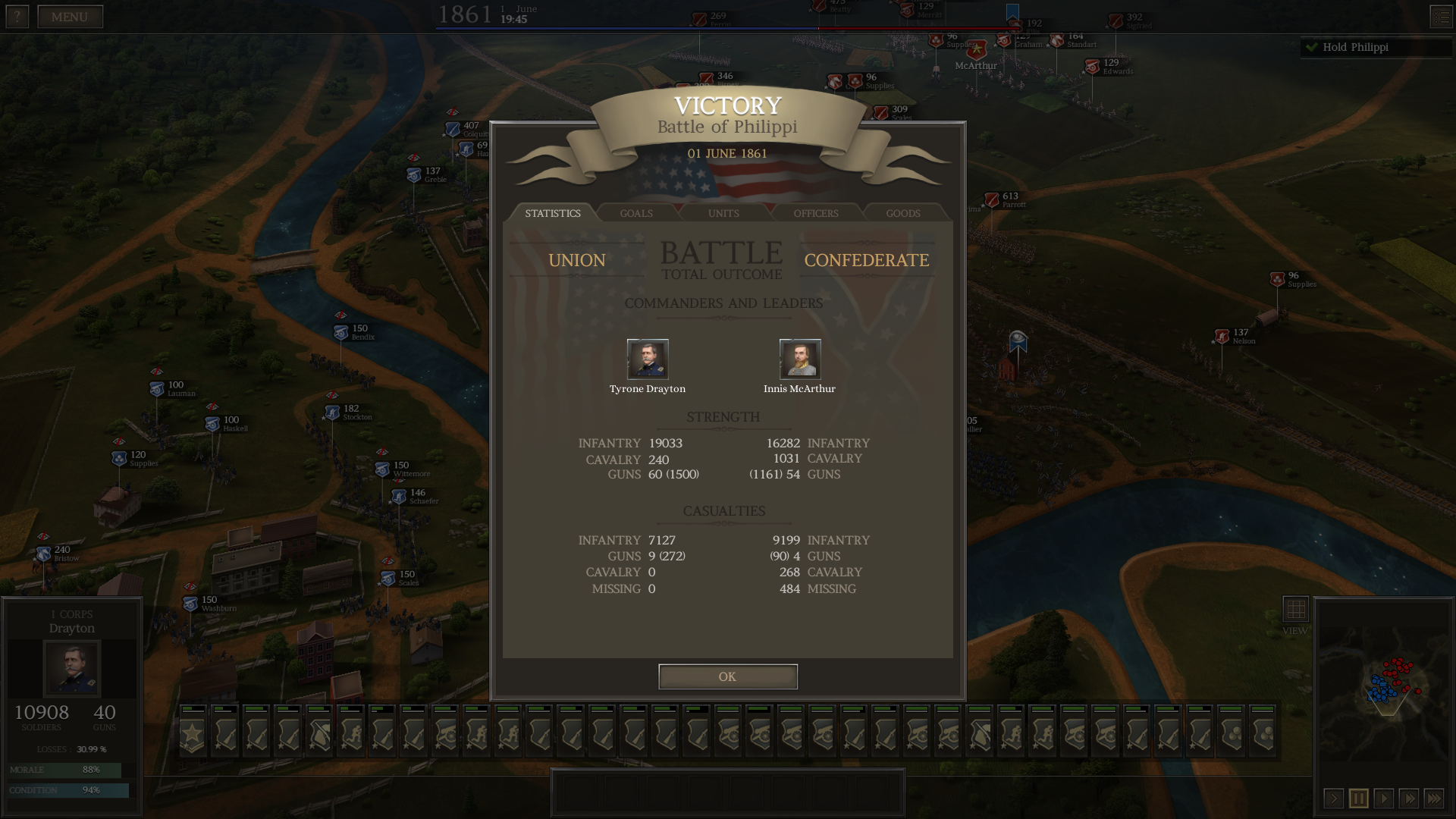View the Goods tab
1456x819 pixels.
pyautogui.click(x=902, y=213)
